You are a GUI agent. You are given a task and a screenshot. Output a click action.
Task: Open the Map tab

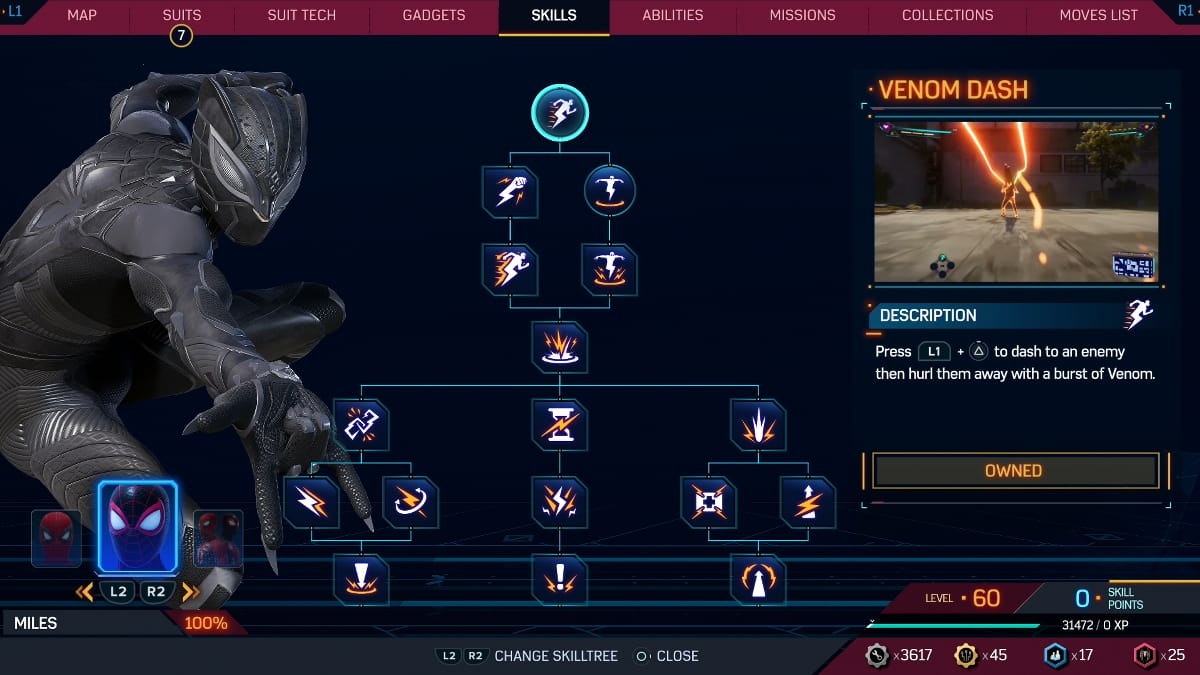[82, 15]
